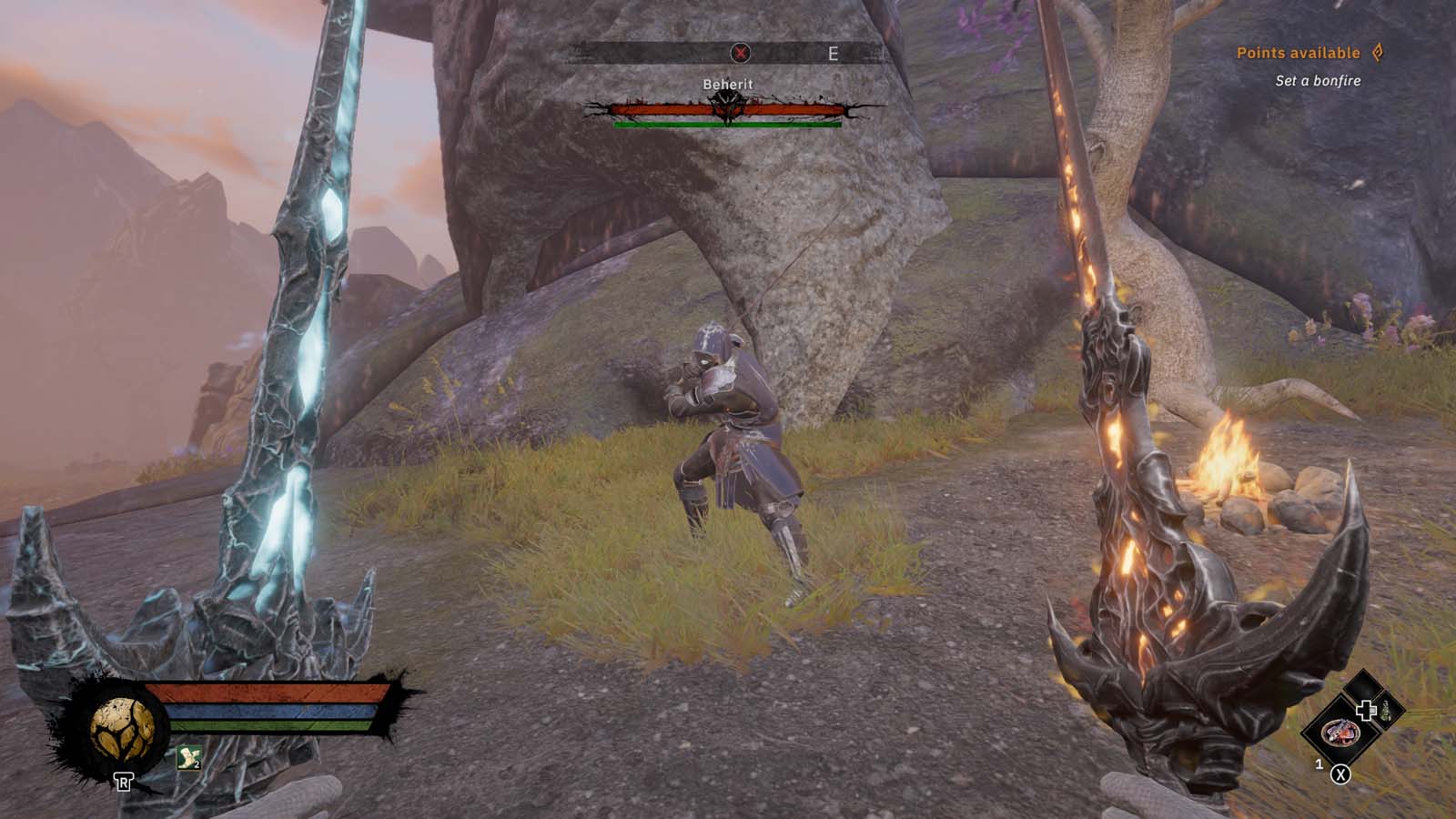Select the food quickslot thumbnail
Screen dimensions: 1456x819
1341,733
